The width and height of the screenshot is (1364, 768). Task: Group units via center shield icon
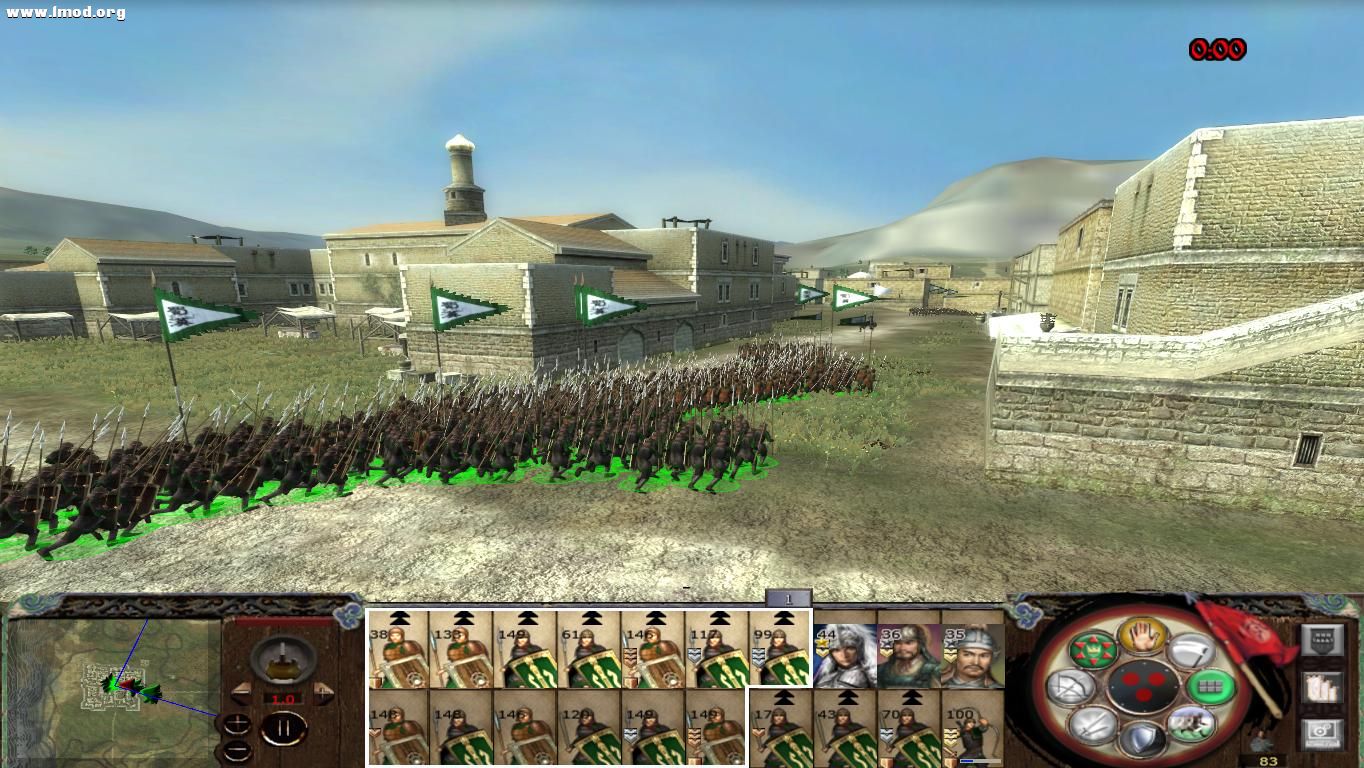tap(1143, 686)
